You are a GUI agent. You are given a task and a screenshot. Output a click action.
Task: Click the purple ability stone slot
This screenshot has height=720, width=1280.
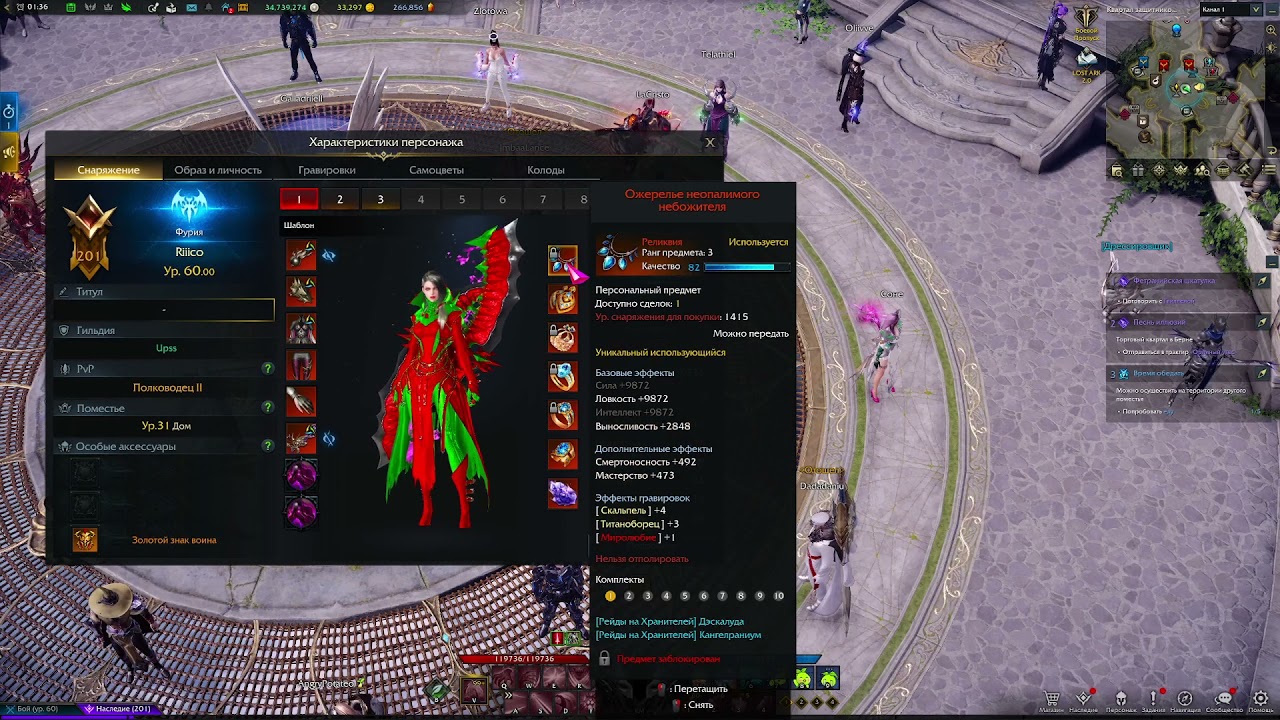click(x=562, y=493)
